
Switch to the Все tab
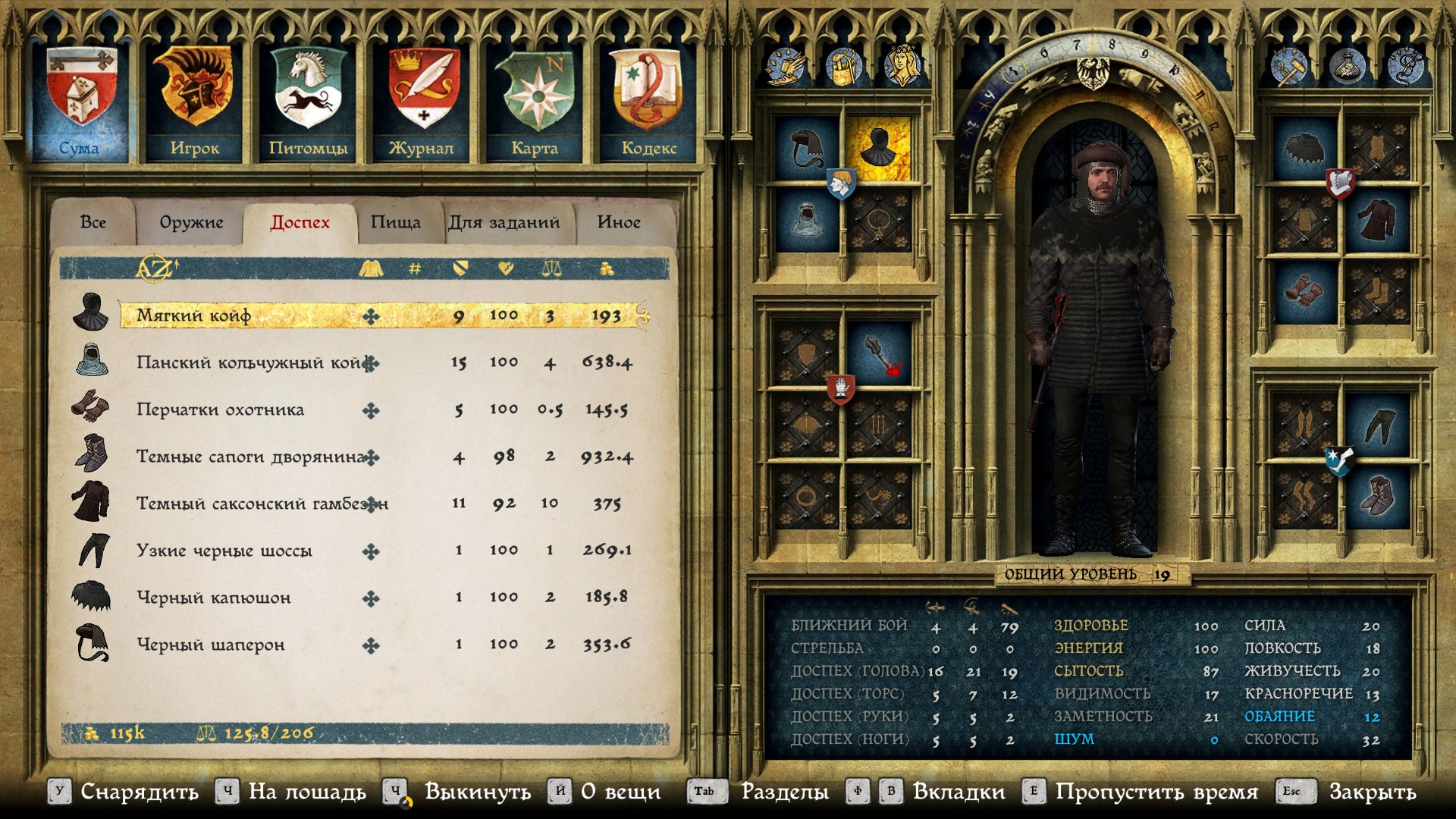click(93, 222)
